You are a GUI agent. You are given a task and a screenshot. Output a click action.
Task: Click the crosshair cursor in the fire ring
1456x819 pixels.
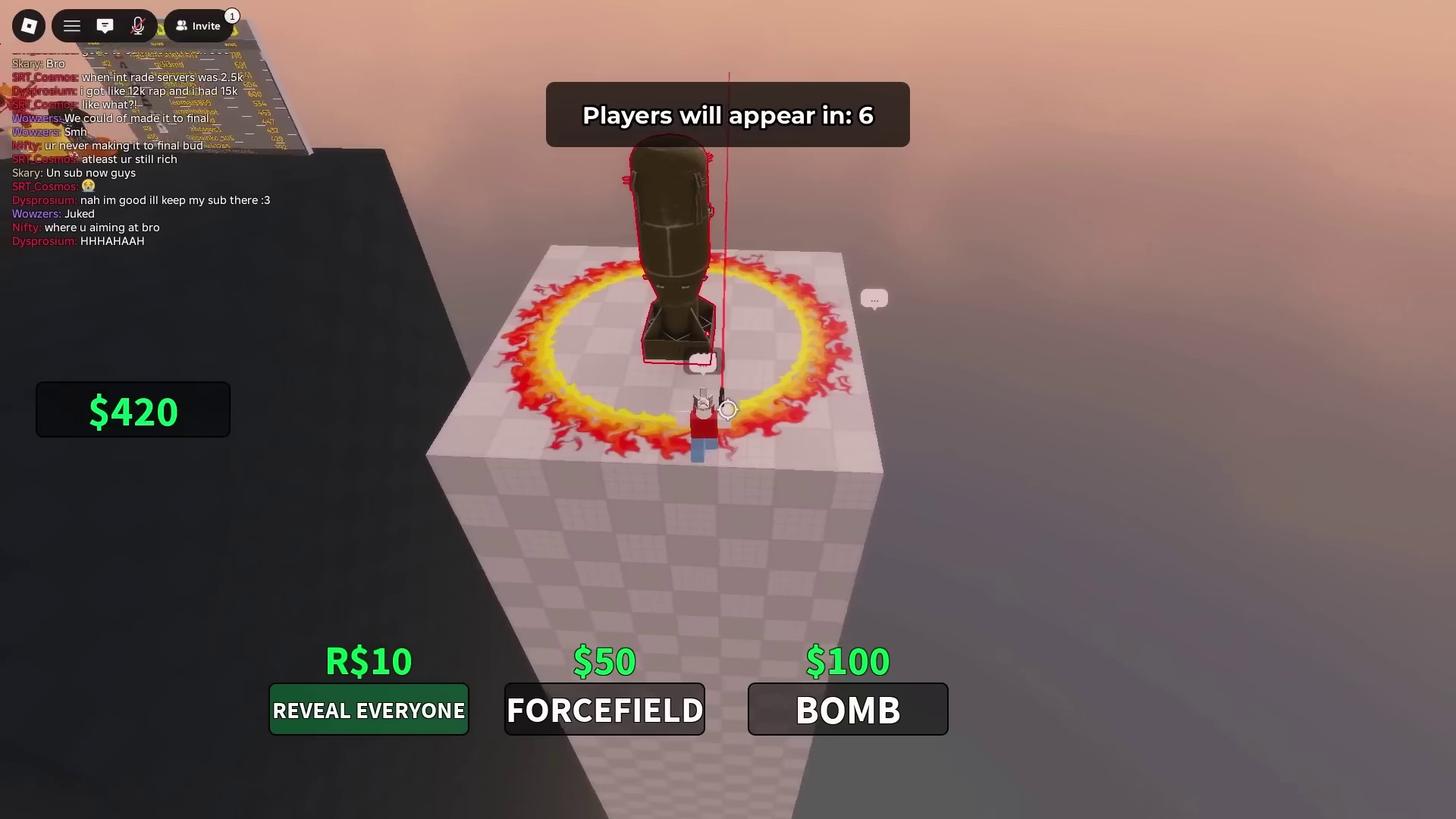point(726,409)
